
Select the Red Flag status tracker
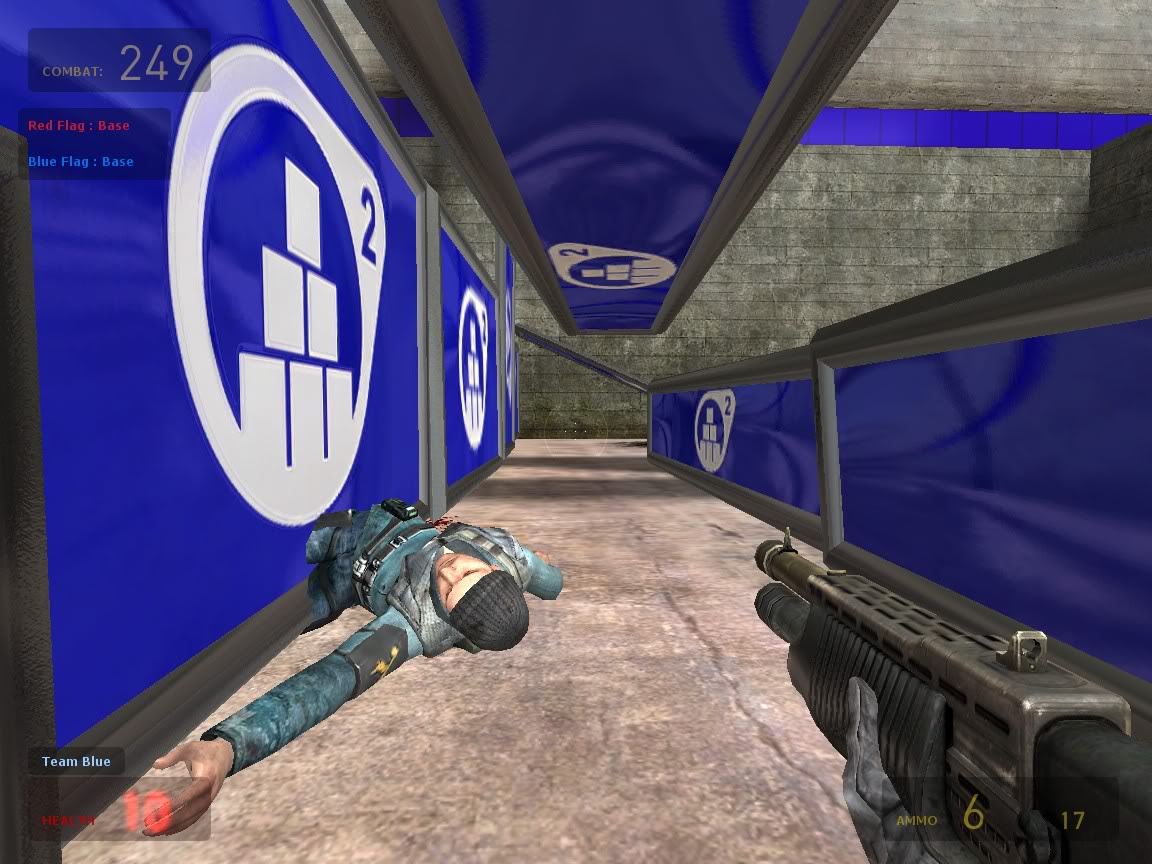pos(79,126)
